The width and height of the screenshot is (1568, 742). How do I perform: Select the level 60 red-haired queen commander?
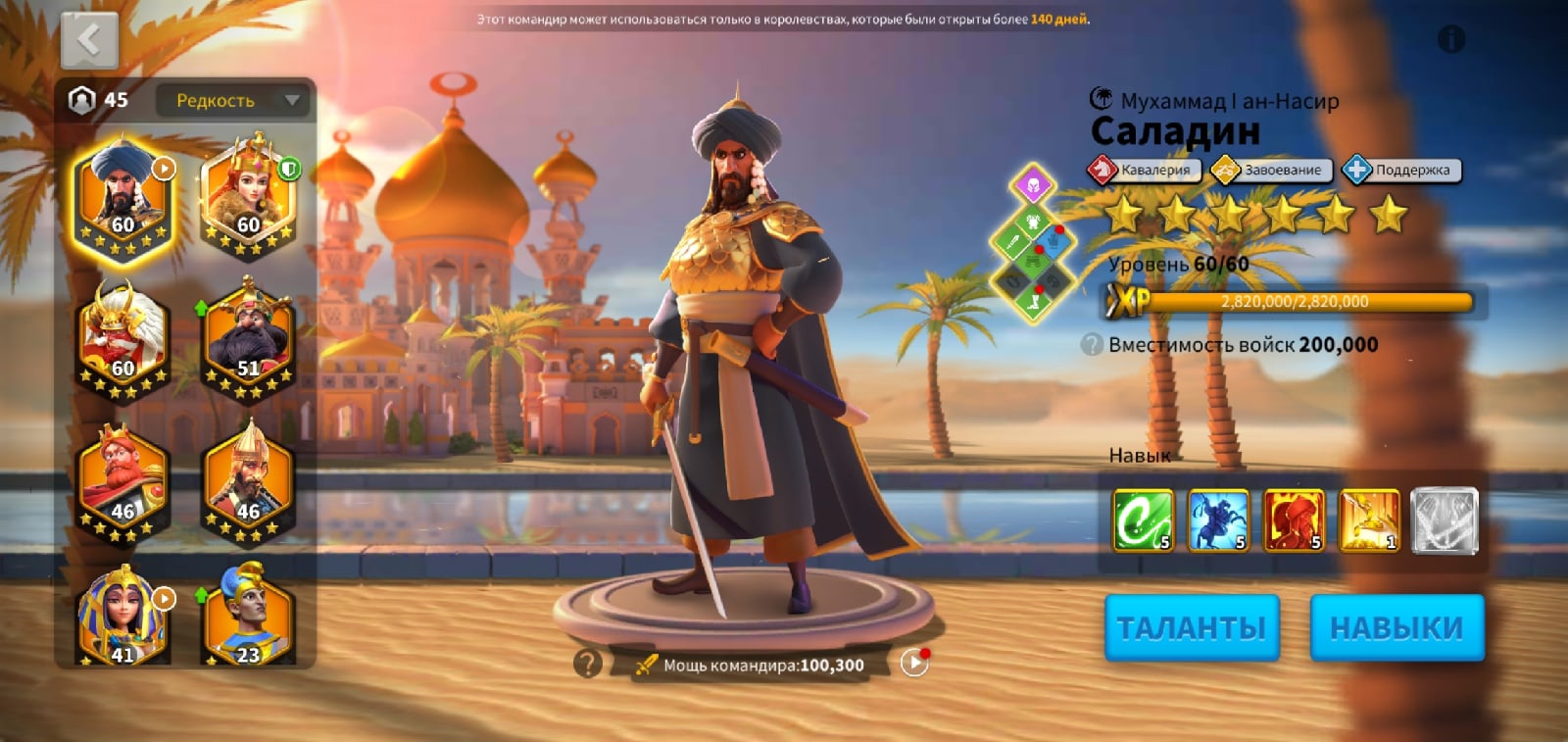(248, 196)
